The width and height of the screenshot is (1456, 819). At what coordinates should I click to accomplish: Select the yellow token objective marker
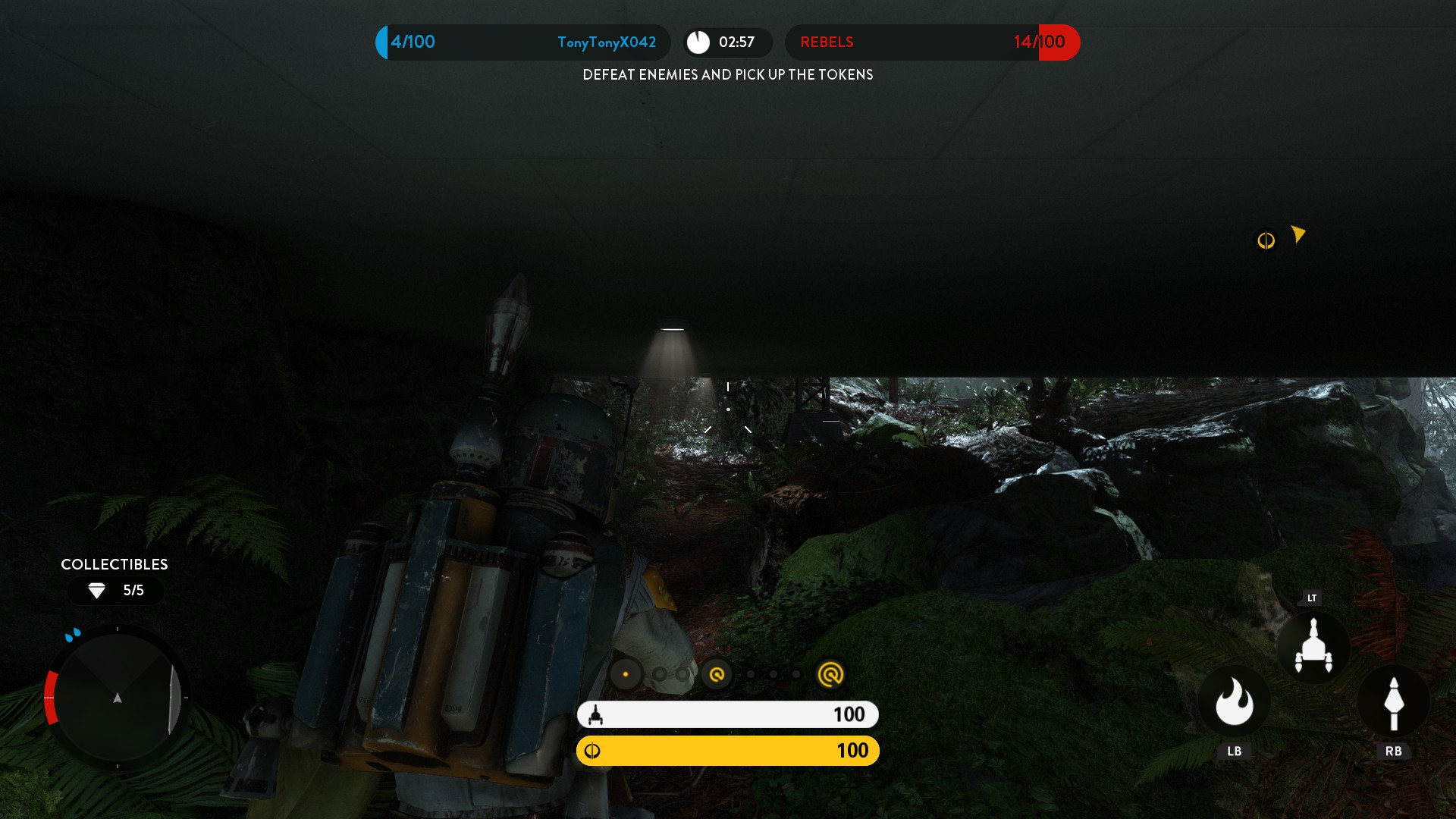[1266, 240]
